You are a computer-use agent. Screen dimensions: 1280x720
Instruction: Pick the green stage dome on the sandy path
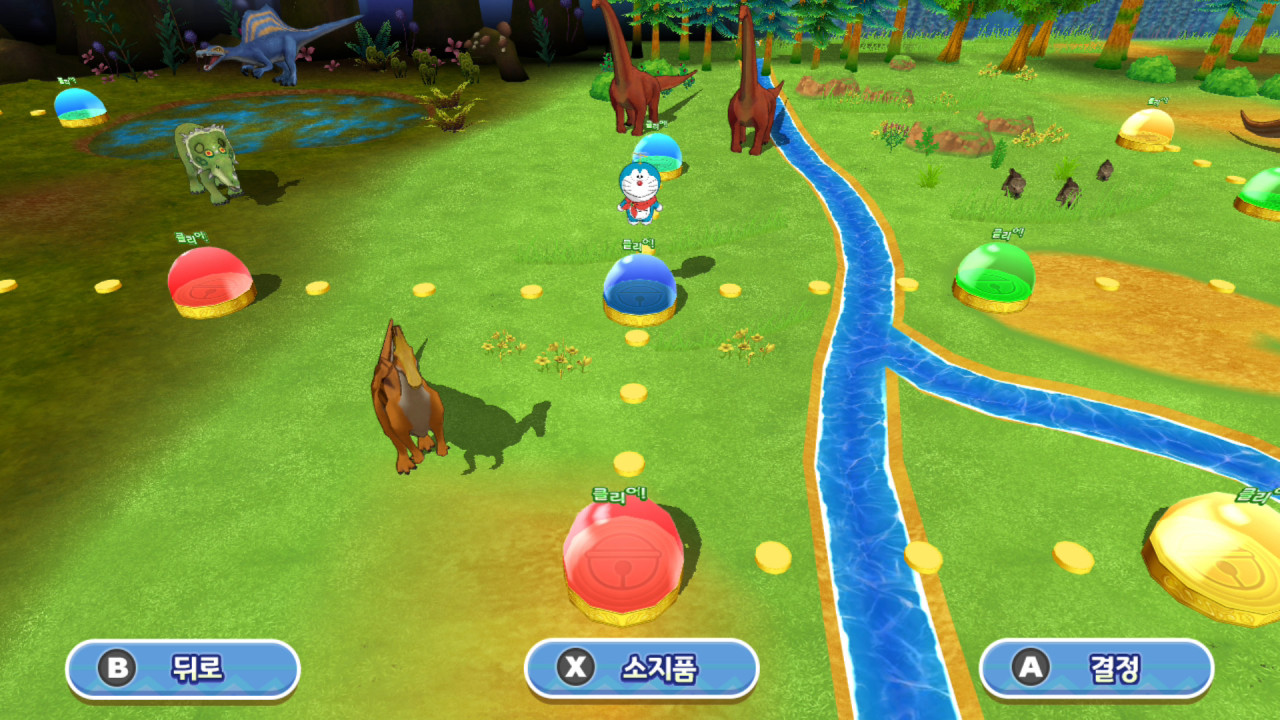coord(994,275)
